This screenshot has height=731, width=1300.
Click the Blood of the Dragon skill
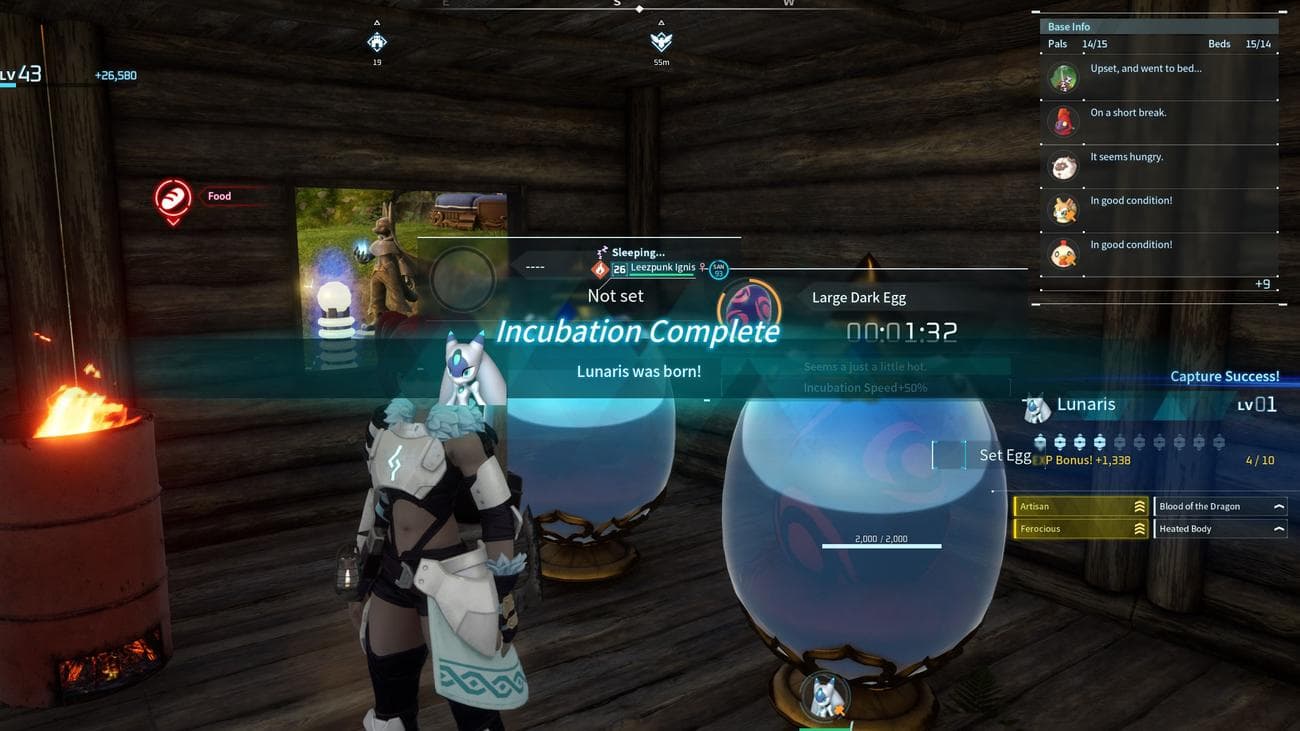(x=1220, y=507)
